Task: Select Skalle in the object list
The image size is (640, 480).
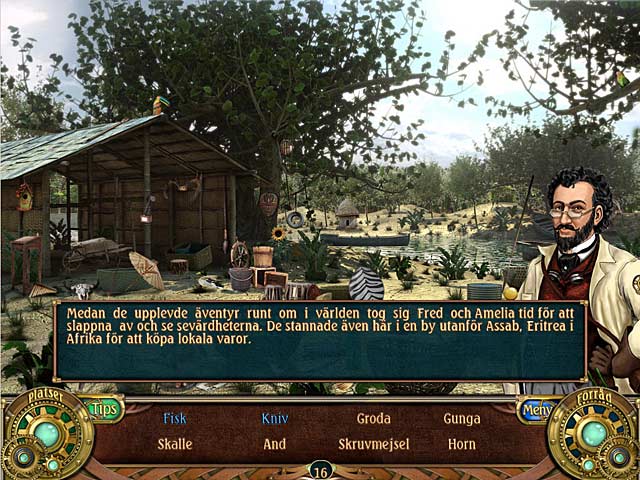Action: [x=175, y=444]
